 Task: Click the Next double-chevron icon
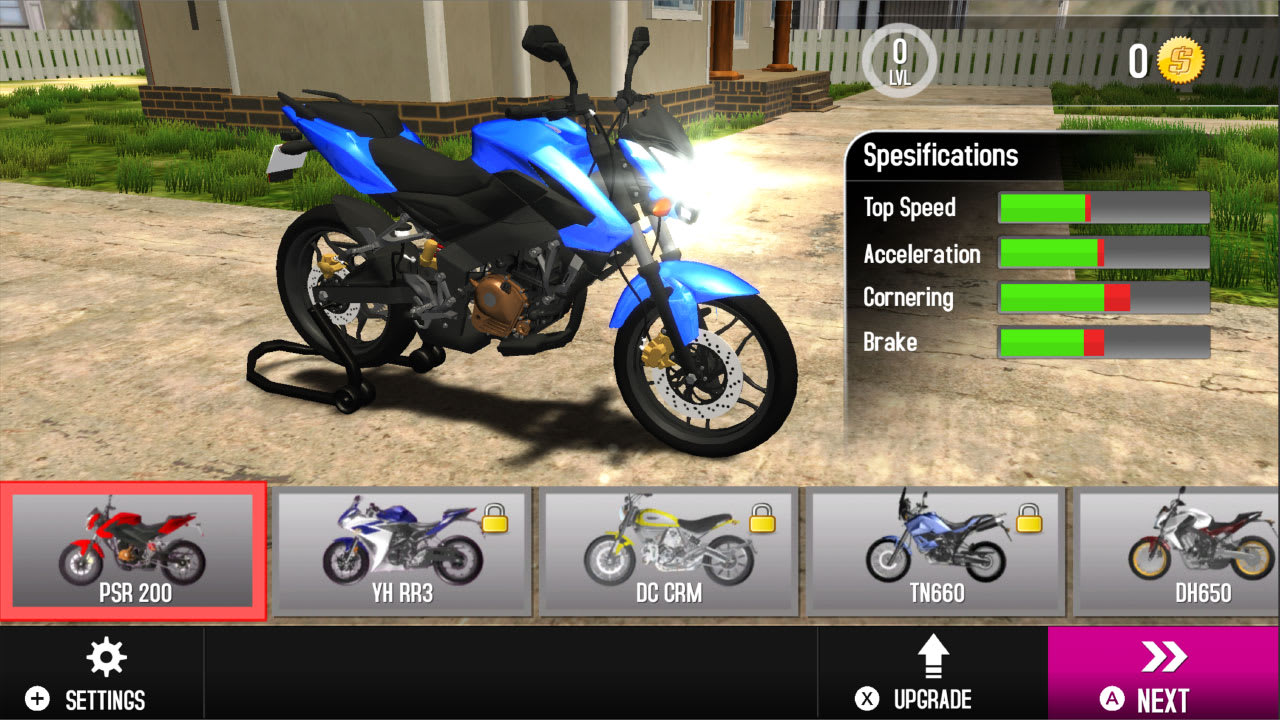pyautogui.click(x=1163, y=657)
